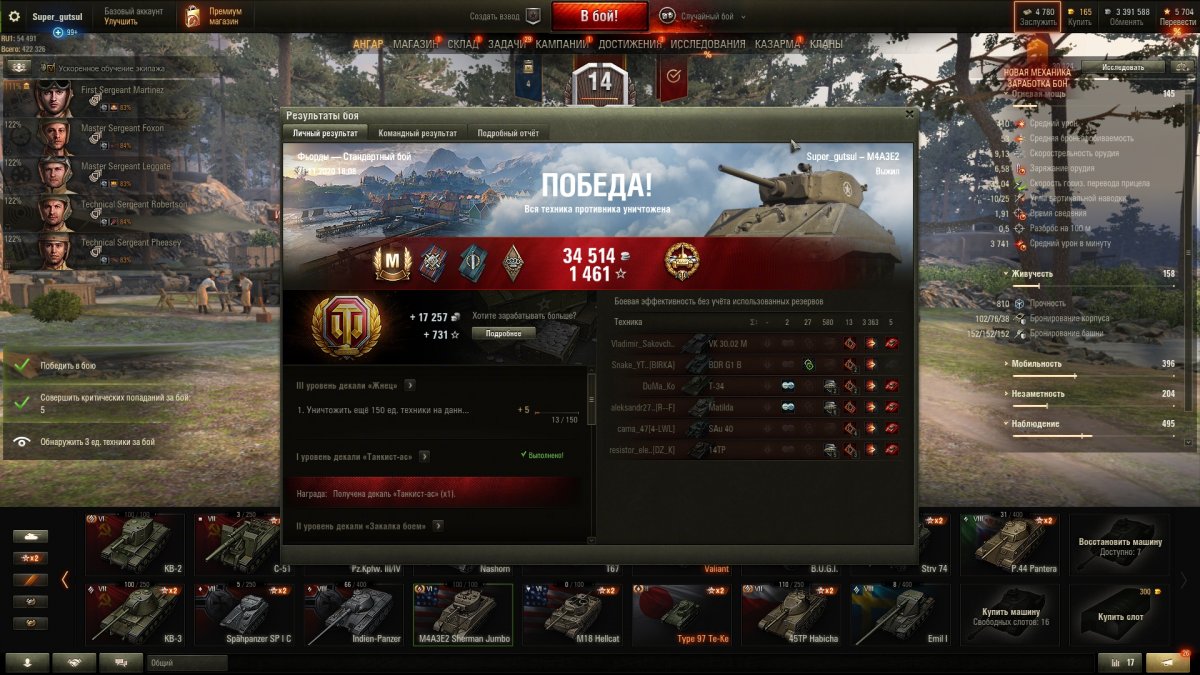Switch to Командный результат tab
Viewport: 1200px width, 675px height.
[x=417, y=133]
